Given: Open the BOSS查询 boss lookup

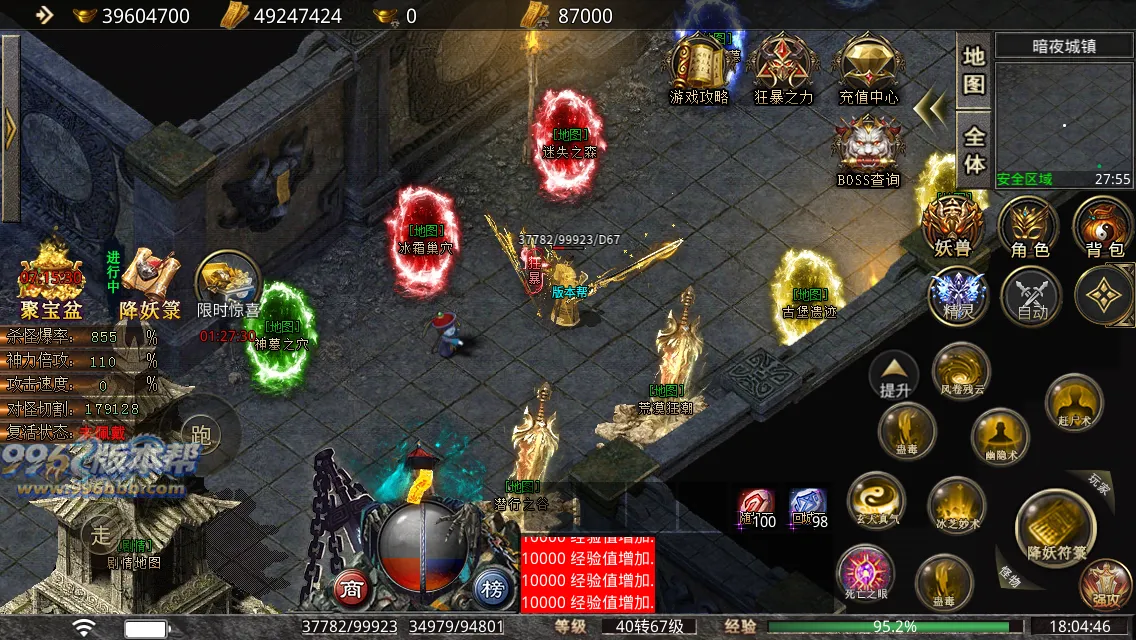Looking at the screenshot, I should (868, 148).
